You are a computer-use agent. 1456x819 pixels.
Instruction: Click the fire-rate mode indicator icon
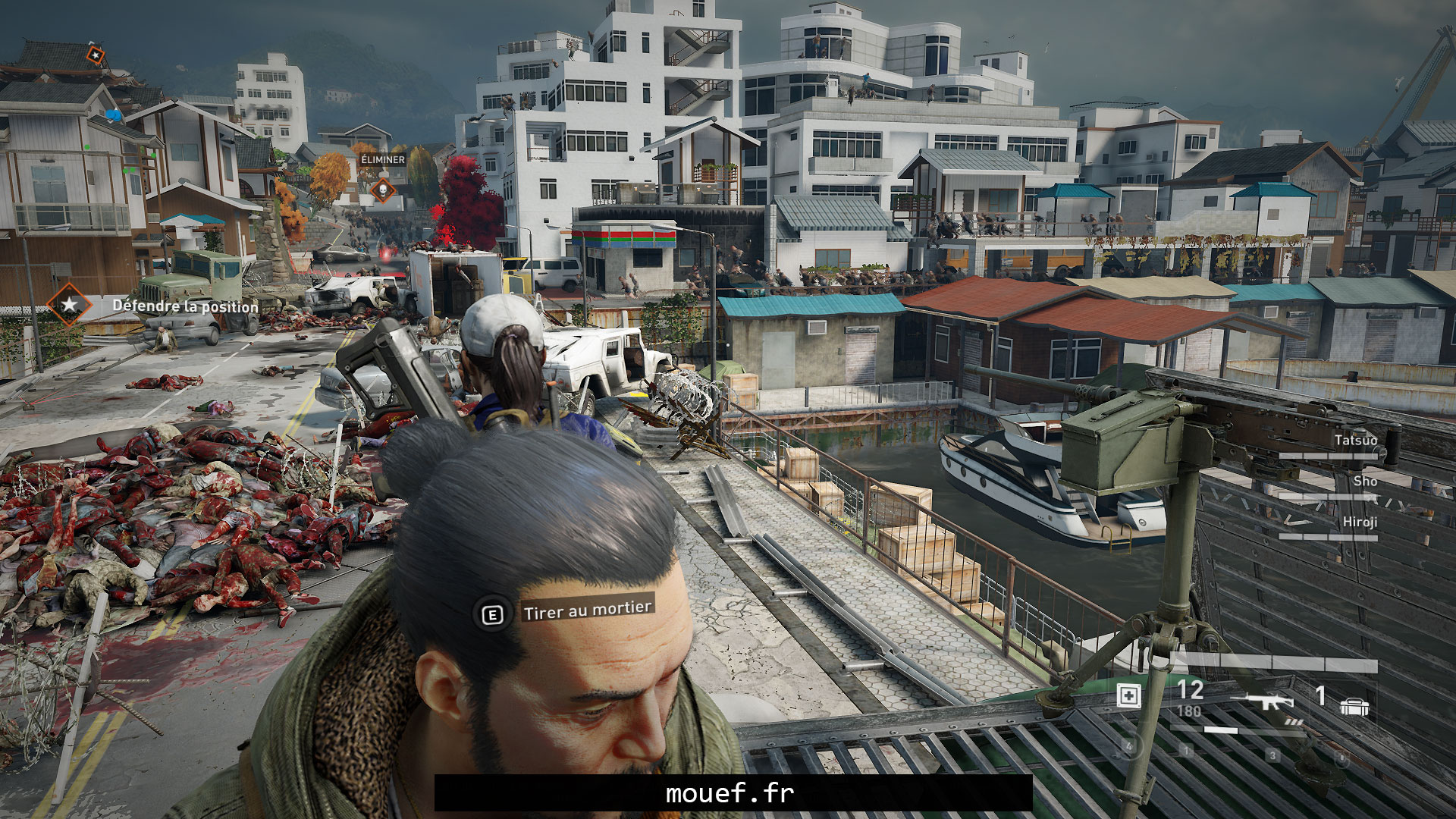point(1294,722)
